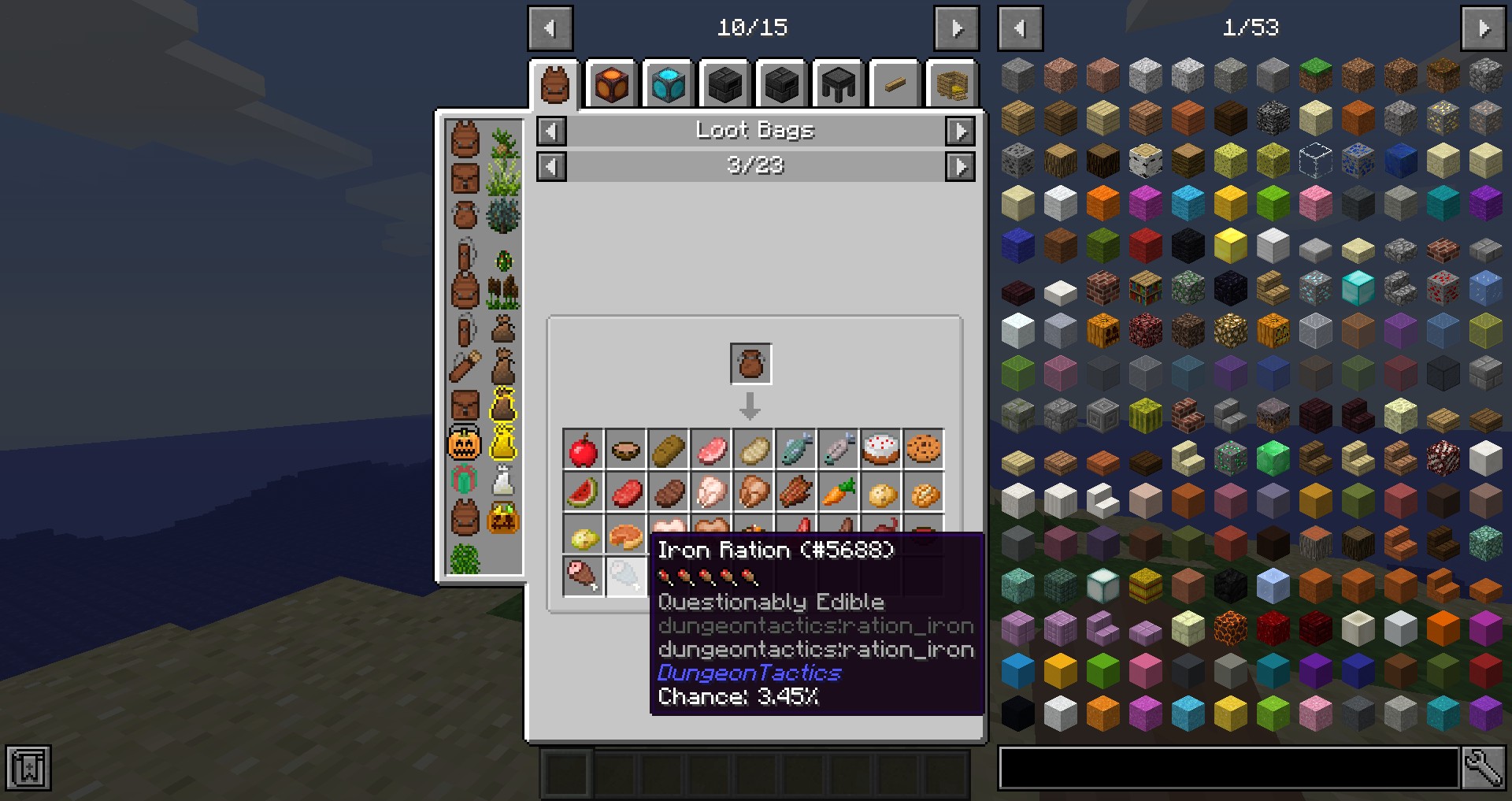Viewport: 1512px width, 801px height.
Task: Focus the item search box
Action: (1228, 768)
